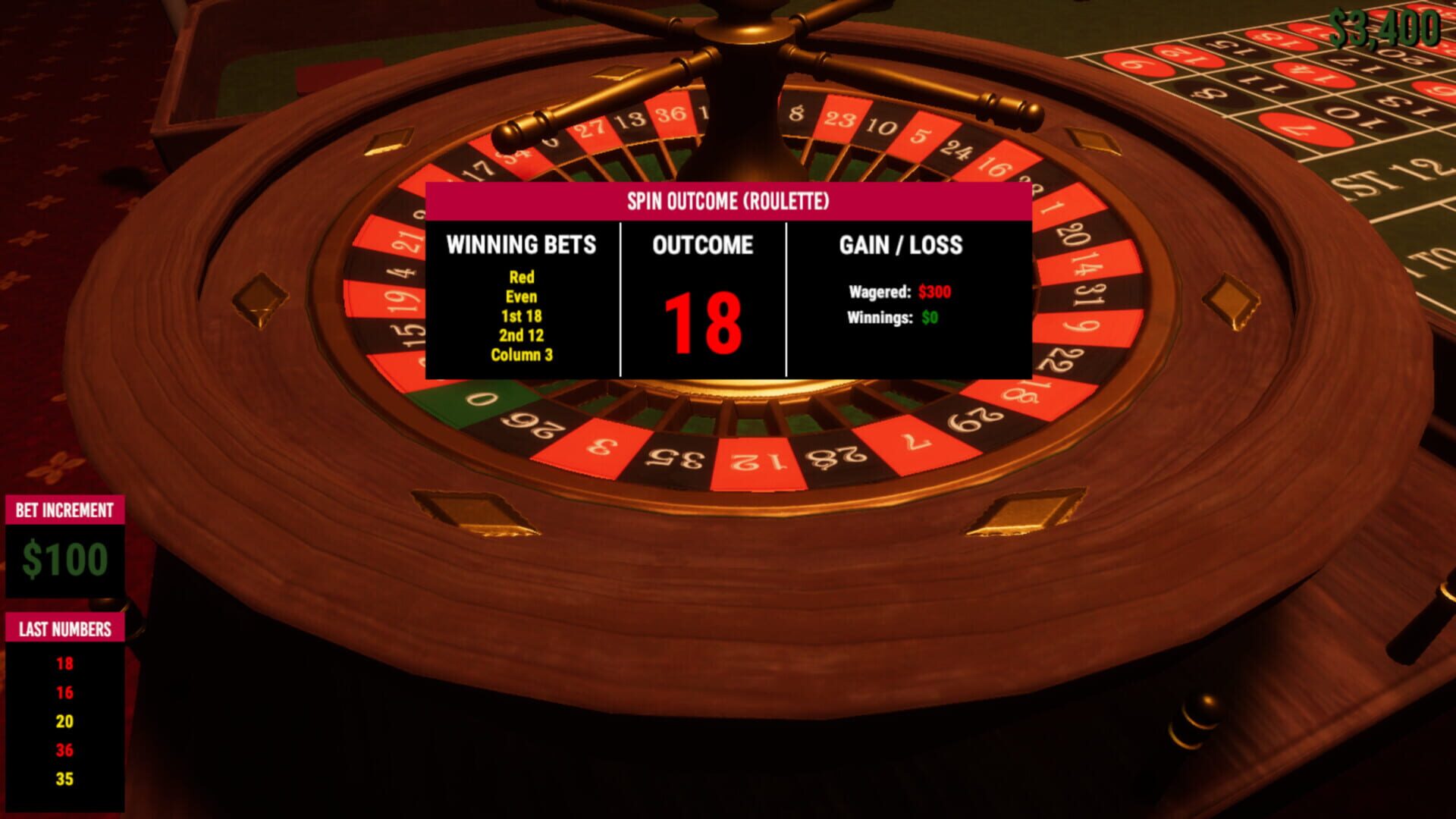
Task: Click the "Column 3" winning bet entry
Action: (x=523, y=353)
